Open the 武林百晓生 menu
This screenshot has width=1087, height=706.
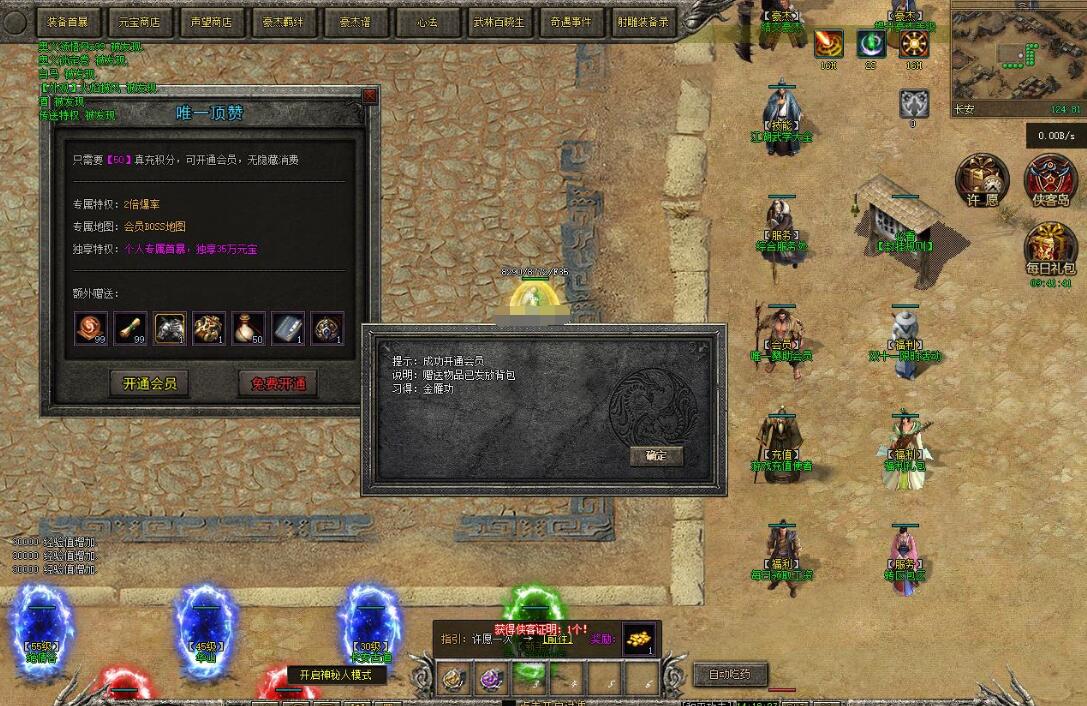[x=500, y=21]
